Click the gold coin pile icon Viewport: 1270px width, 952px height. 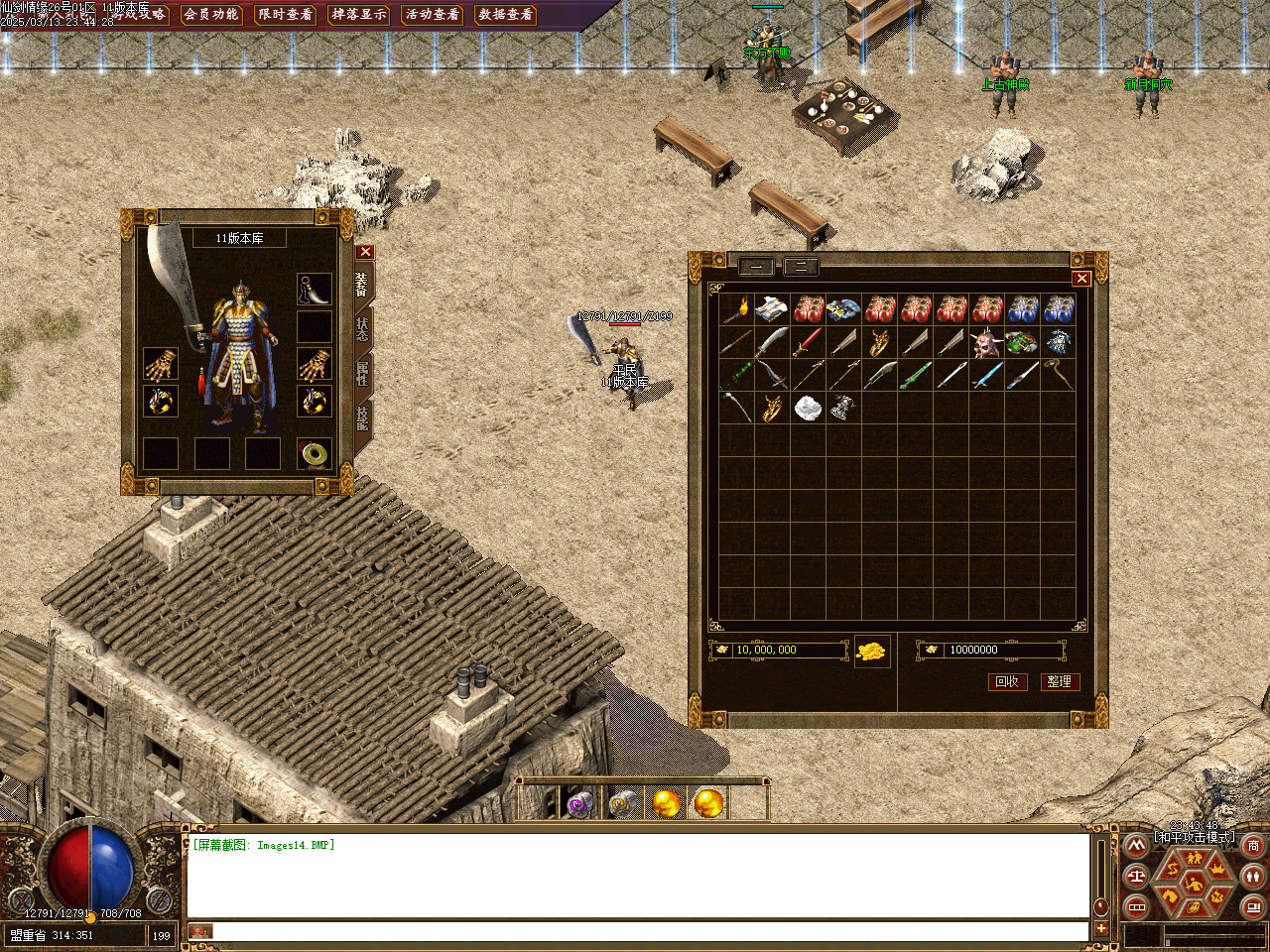click(x=871, y=652)
